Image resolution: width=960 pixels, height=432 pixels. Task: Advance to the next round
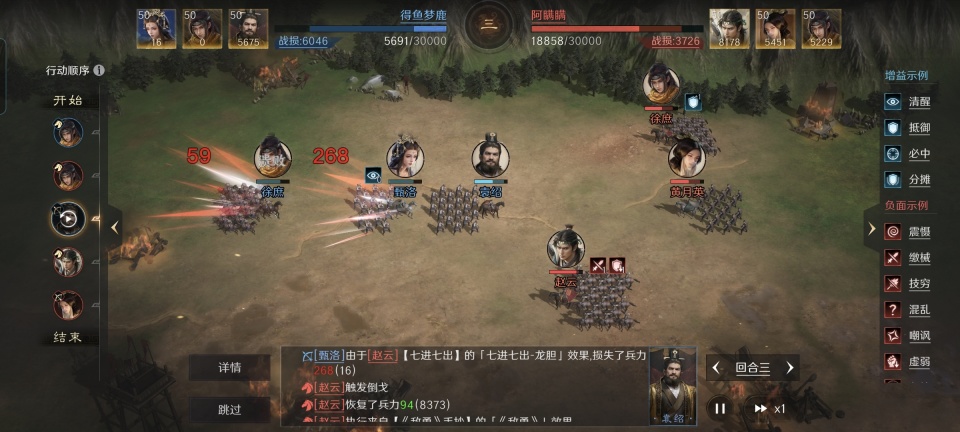pos(789,368)
